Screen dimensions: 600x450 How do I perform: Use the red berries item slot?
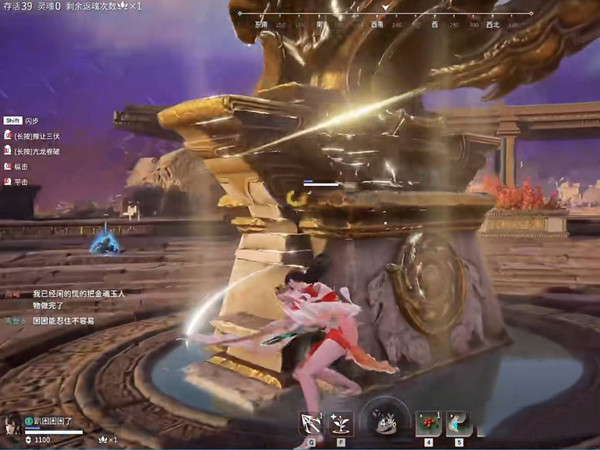[429, 423]
